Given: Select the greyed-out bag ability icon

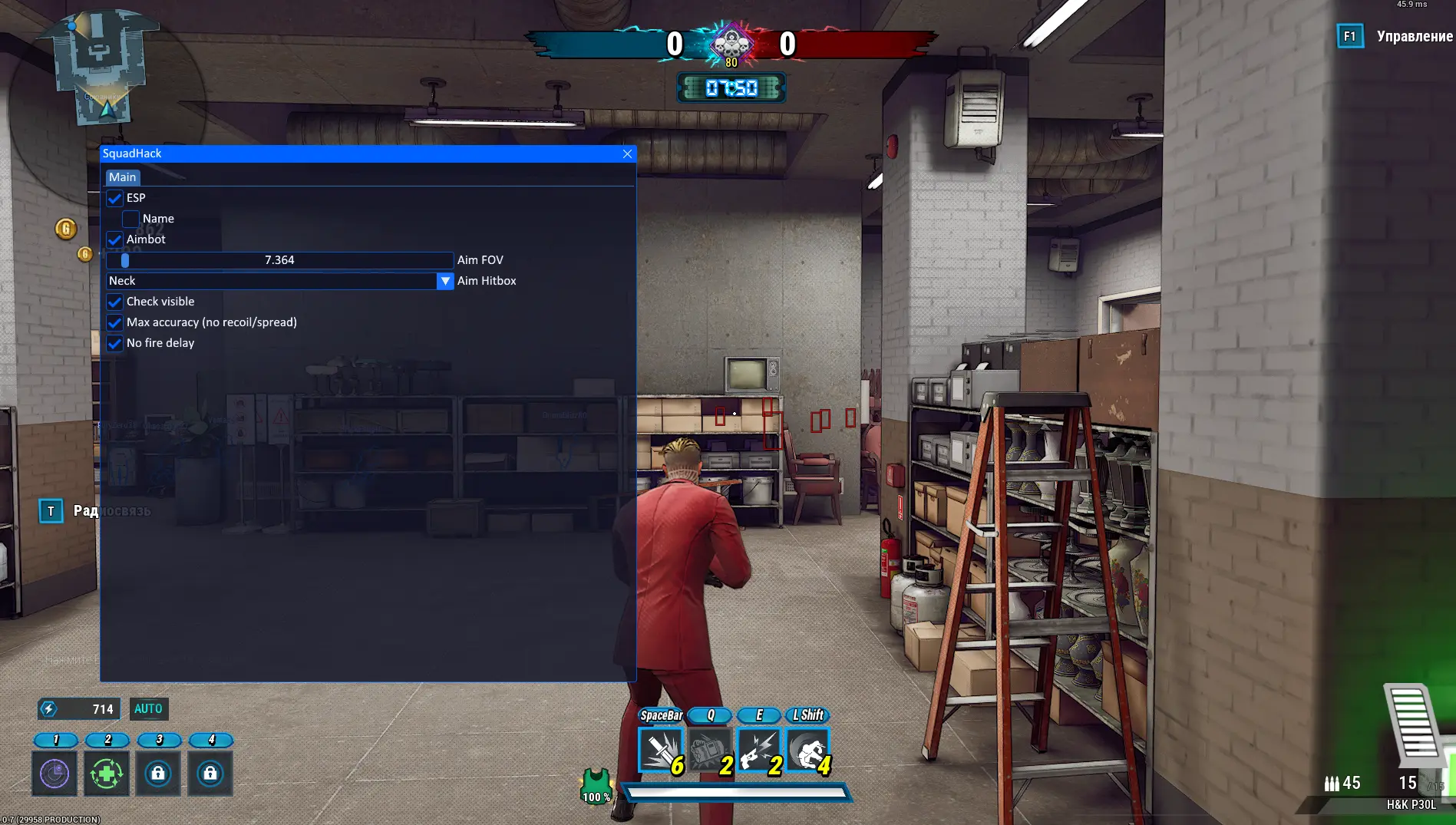Looking at the screenshot, I should point(710,750).
